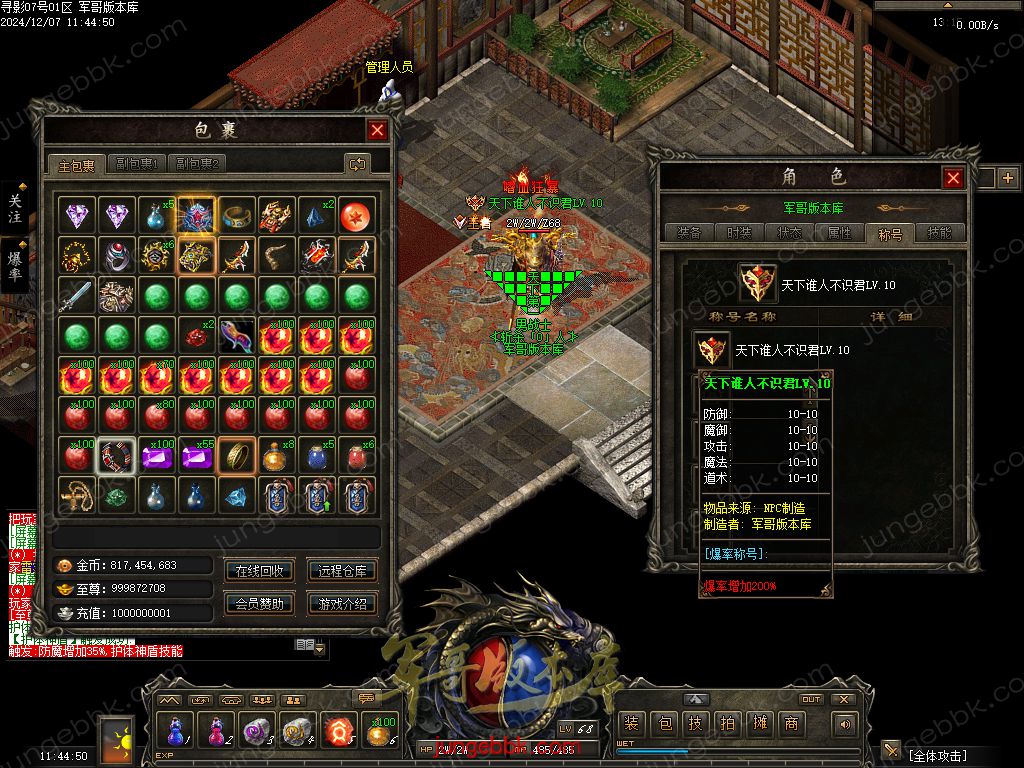1024x768 pixels.
Task: Click the 会员赞助 member sponsor button
Action: pyautogui.click(x=259, y=603)
